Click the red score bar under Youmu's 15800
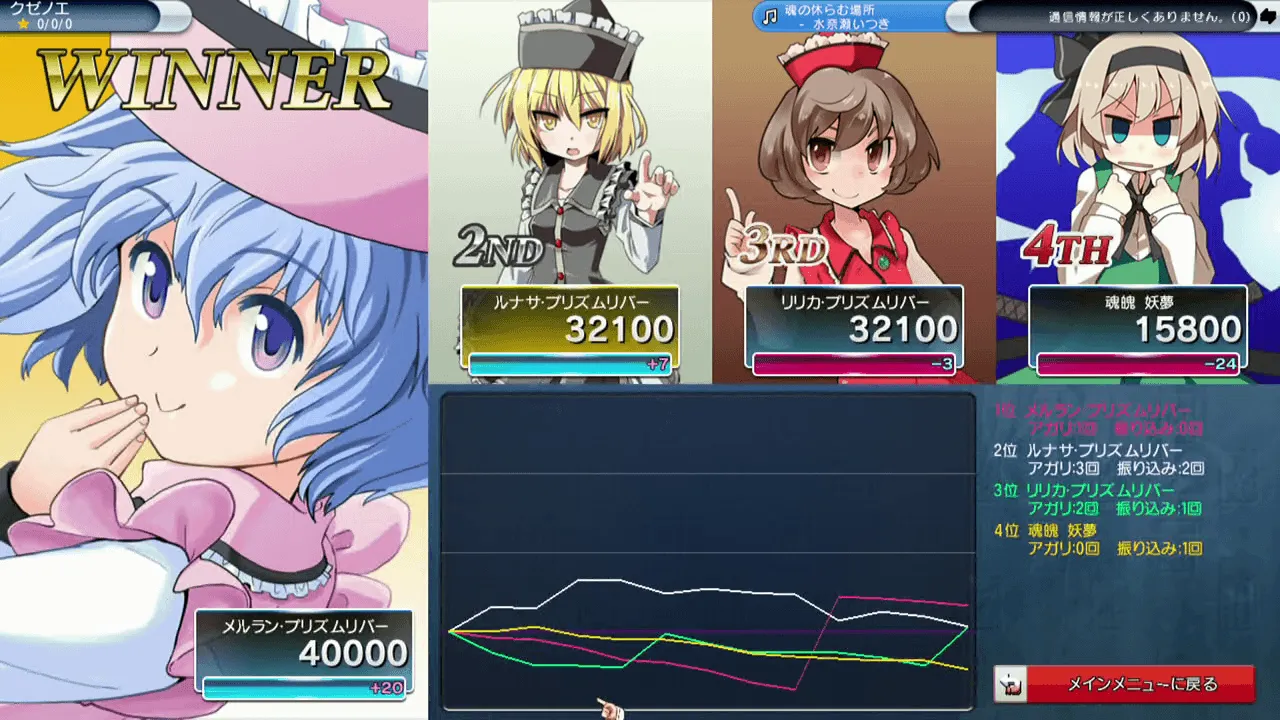1280x720 pixels. click(x=1137, y=363)
